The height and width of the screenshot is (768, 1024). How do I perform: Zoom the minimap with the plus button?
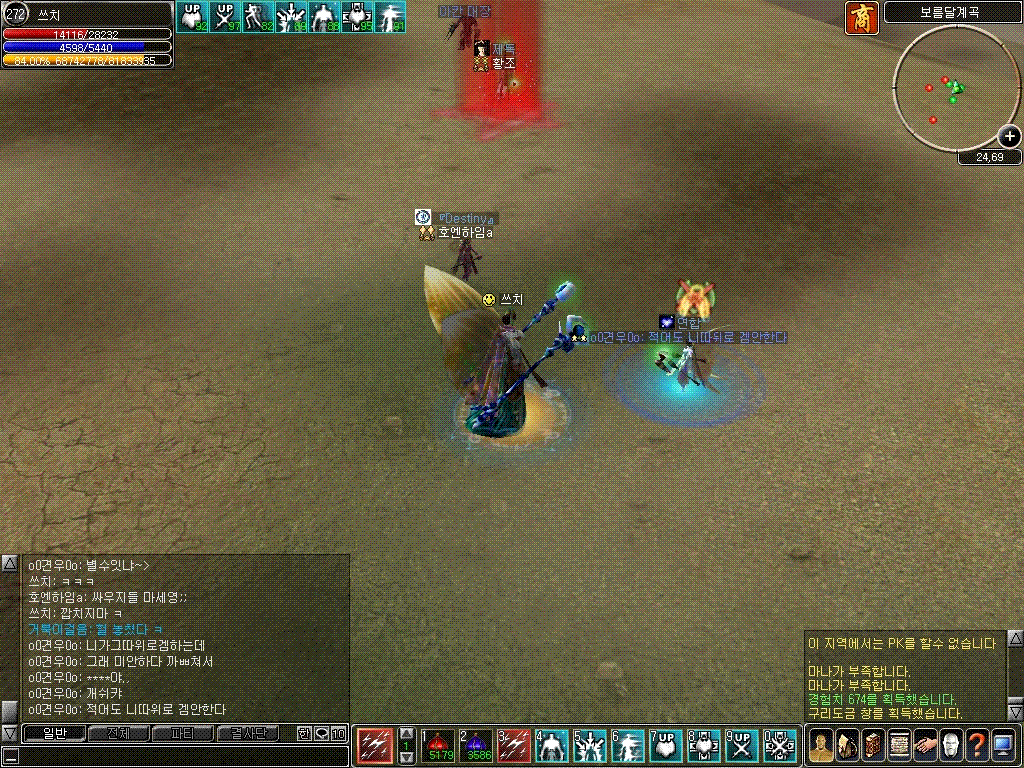(1010, 137)
